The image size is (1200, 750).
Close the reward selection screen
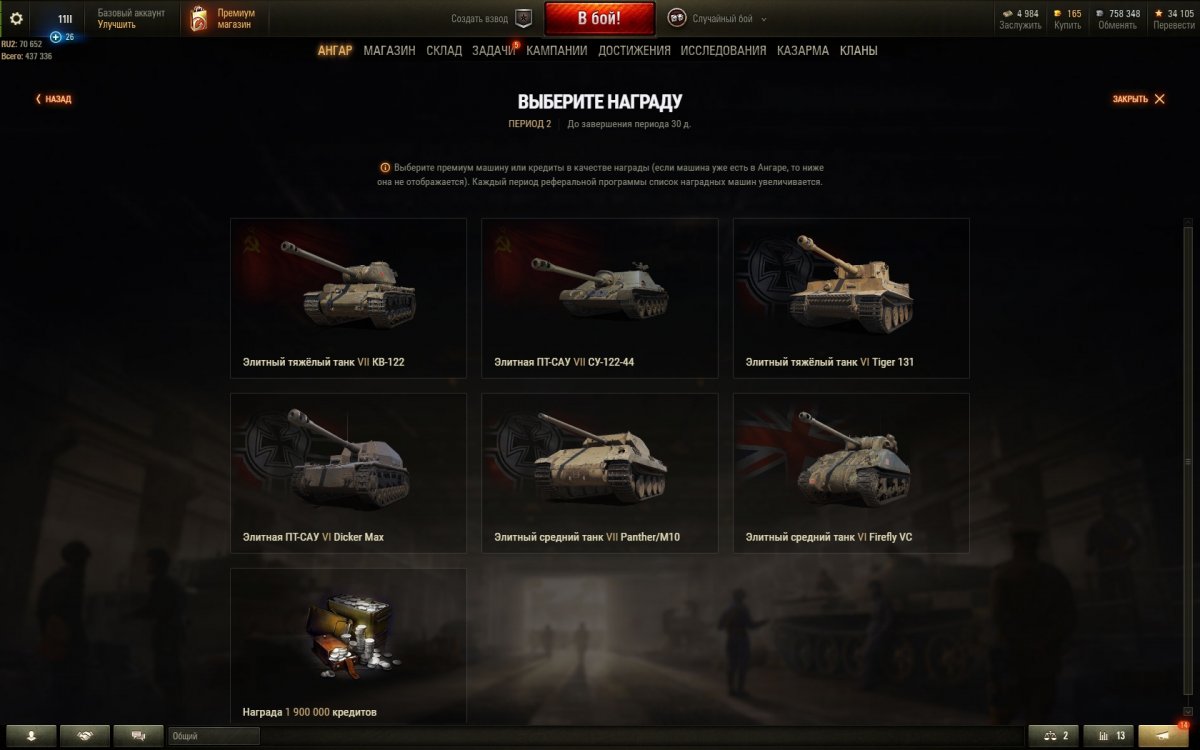[x=1139, y=99]
